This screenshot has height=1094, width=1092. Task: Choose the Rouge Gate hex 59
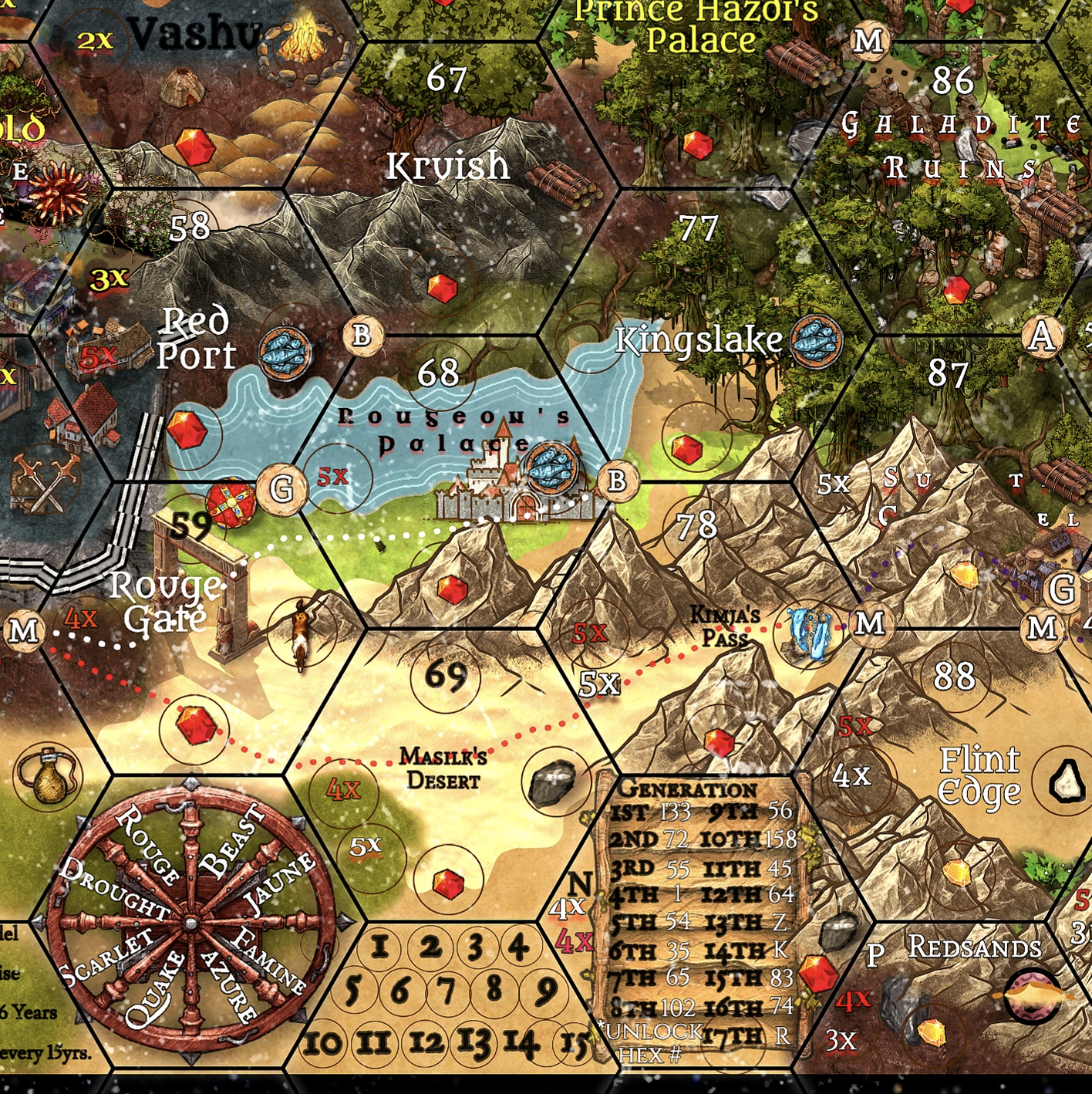[x=189, y=526]
